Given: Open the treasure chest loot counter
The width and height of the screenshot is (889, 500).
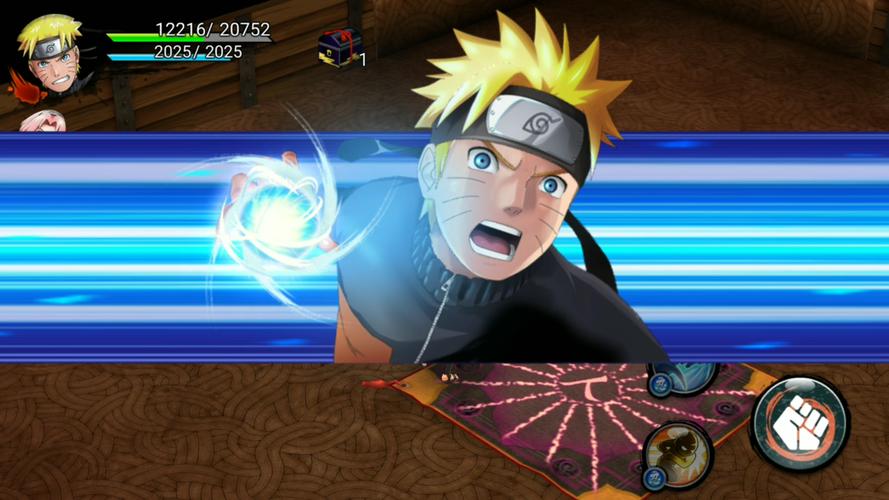Looking at the screenshot, I should pyautogui.click(x=340, y=47).
